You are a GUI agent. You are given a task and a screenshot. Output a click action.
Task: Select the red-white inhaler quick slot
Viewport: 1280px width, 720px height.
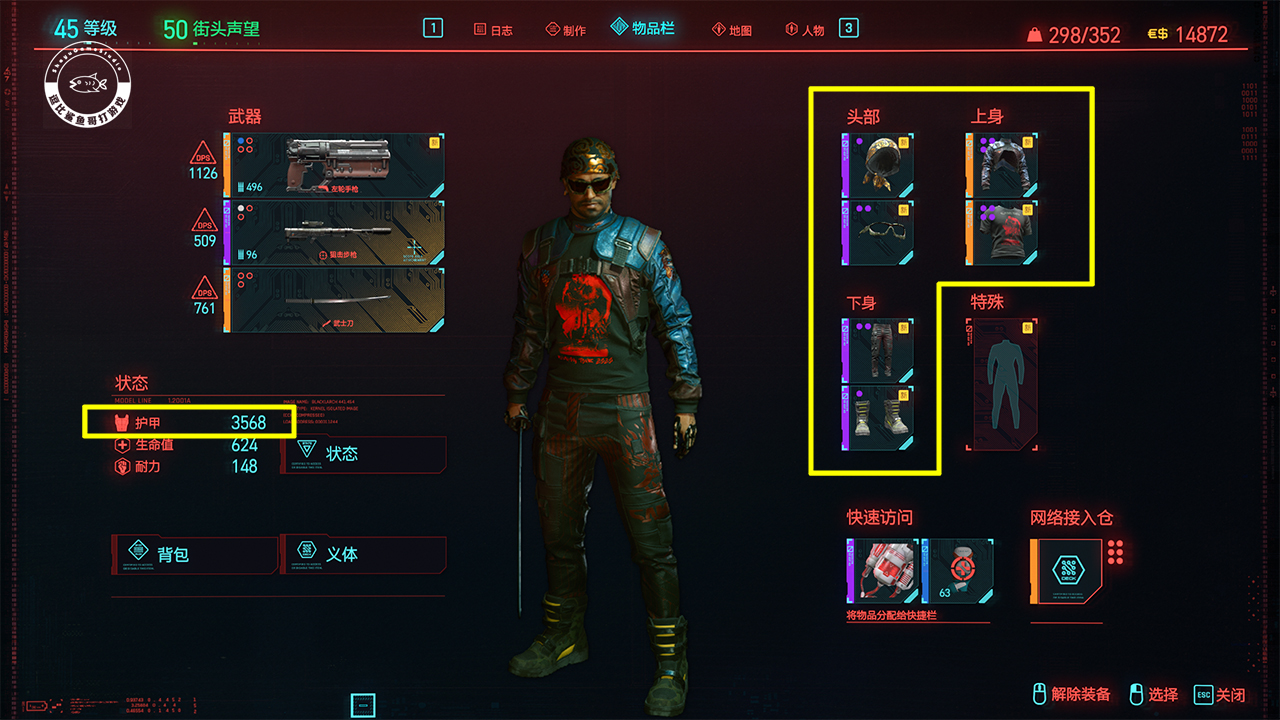pyautogui.click(x=881, y=571)
